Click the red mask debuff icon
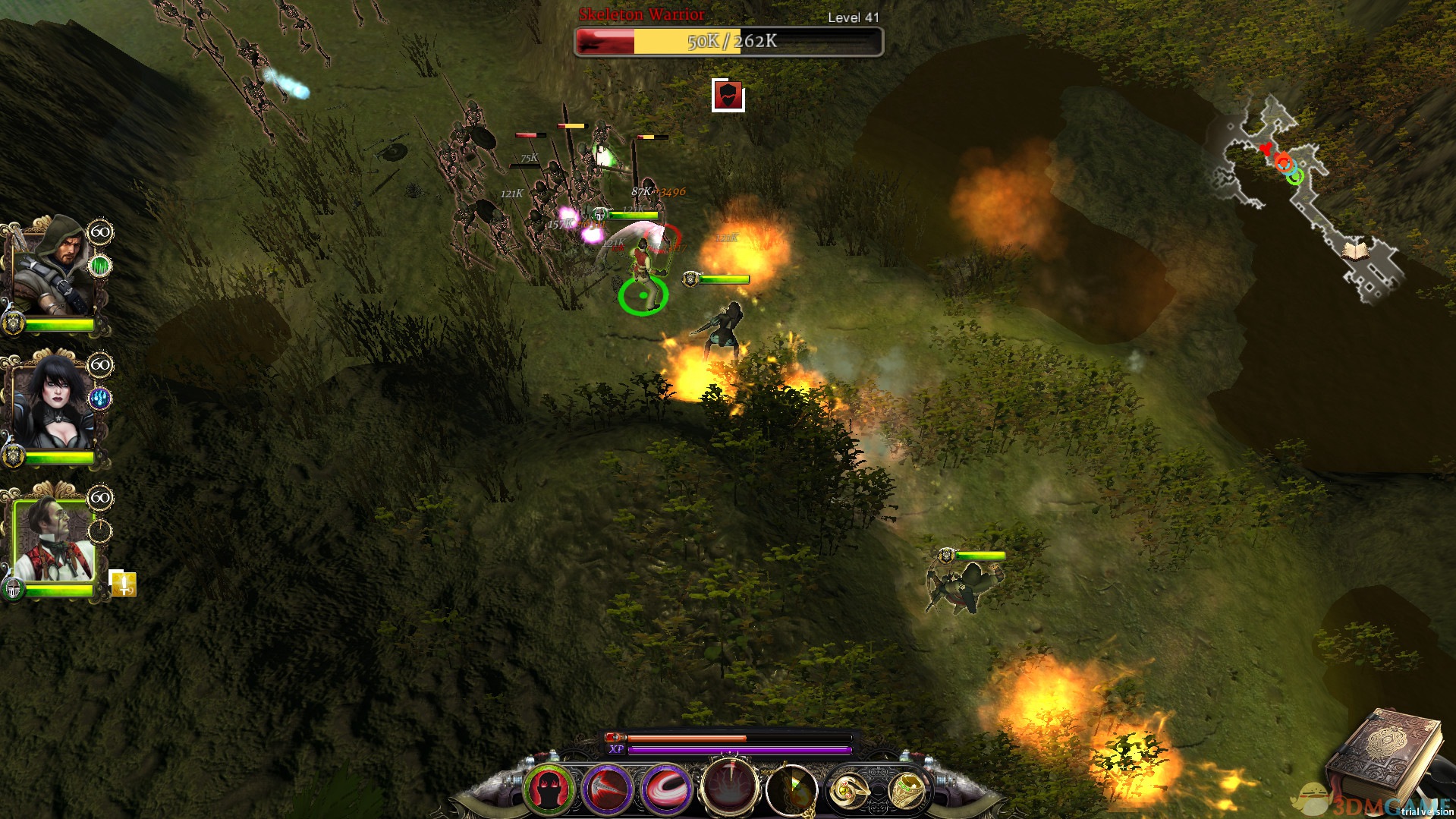Viewport: 1456px width, 819px height. 728,96
